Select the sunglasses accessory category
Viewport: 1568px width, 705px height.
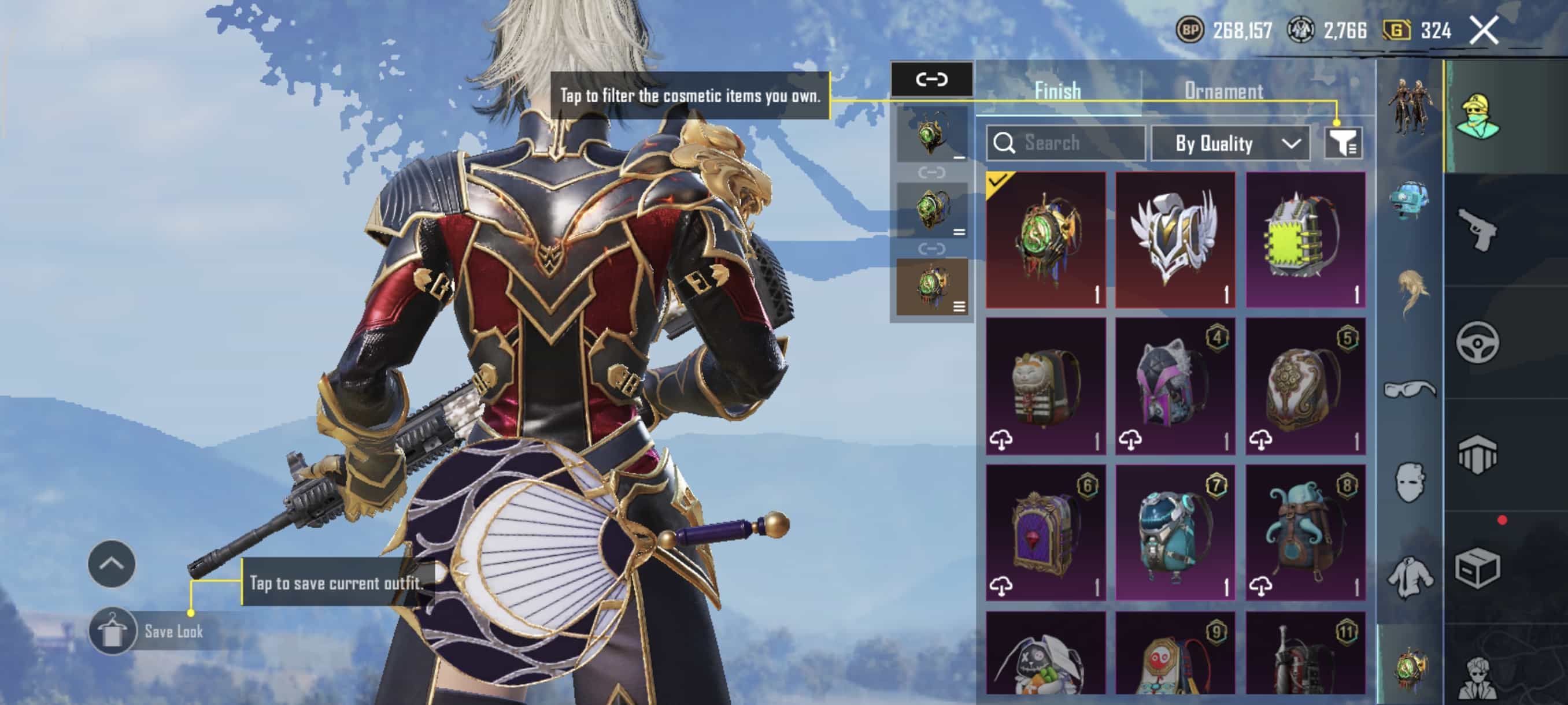click(1410, 389)
